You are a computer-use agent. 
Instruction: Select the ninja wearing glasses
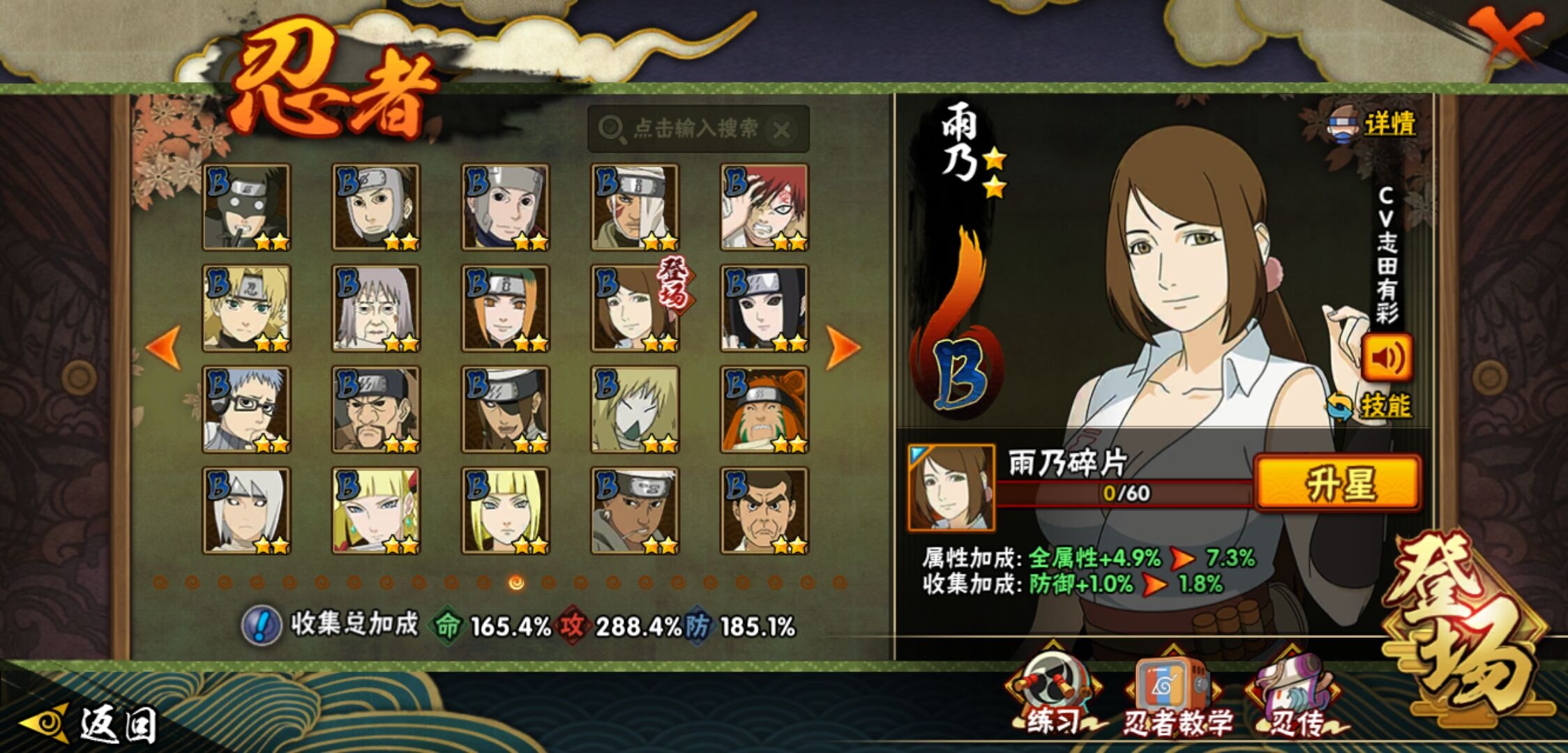pos(246,409)
